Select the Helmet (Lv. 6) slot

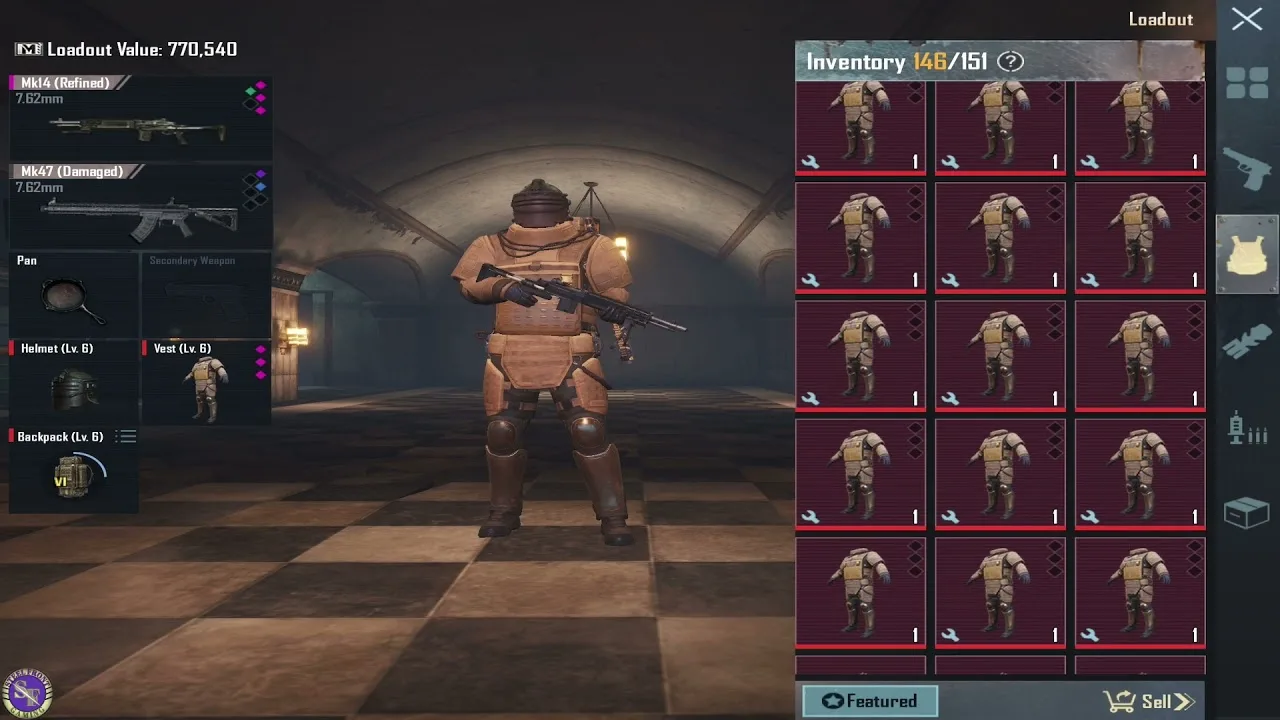pos(74,382)
